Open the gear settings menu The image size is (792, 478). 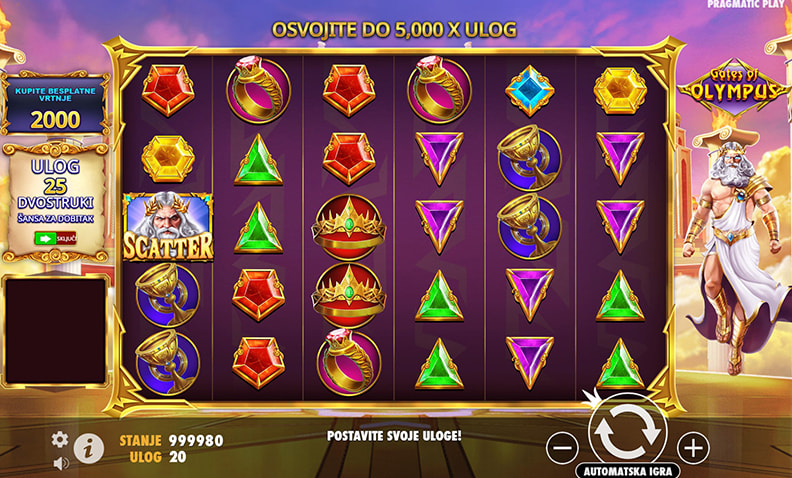click(60, 439)
